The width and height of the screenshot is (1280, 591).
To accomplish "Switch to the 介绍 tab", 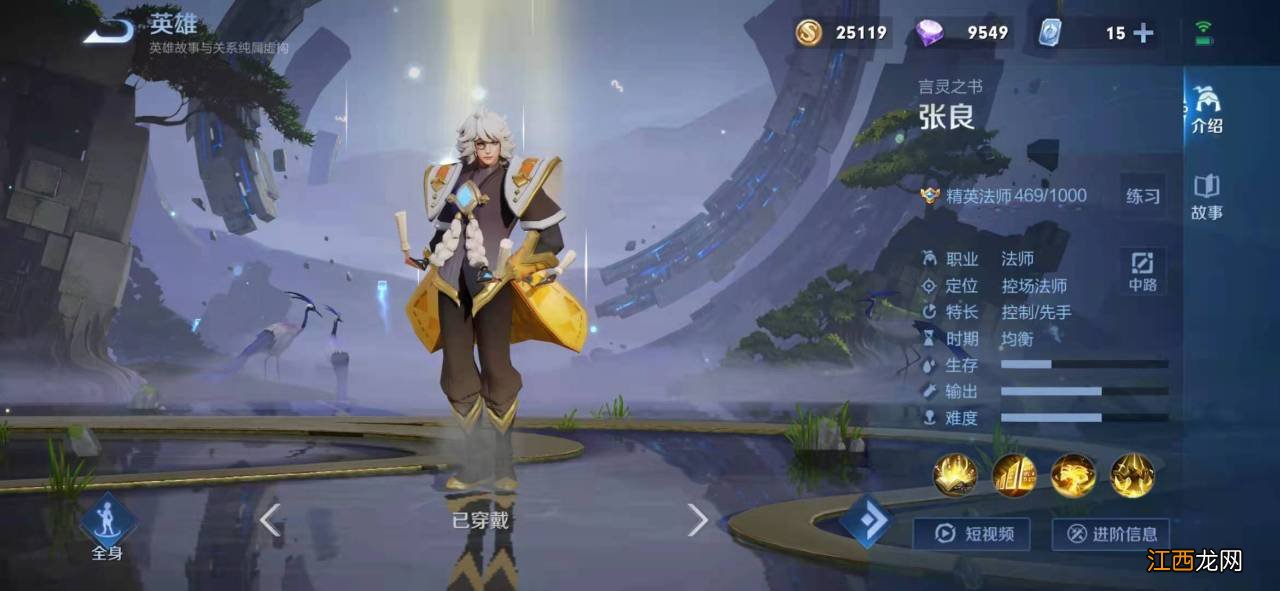I will [x=1207, y=110].
